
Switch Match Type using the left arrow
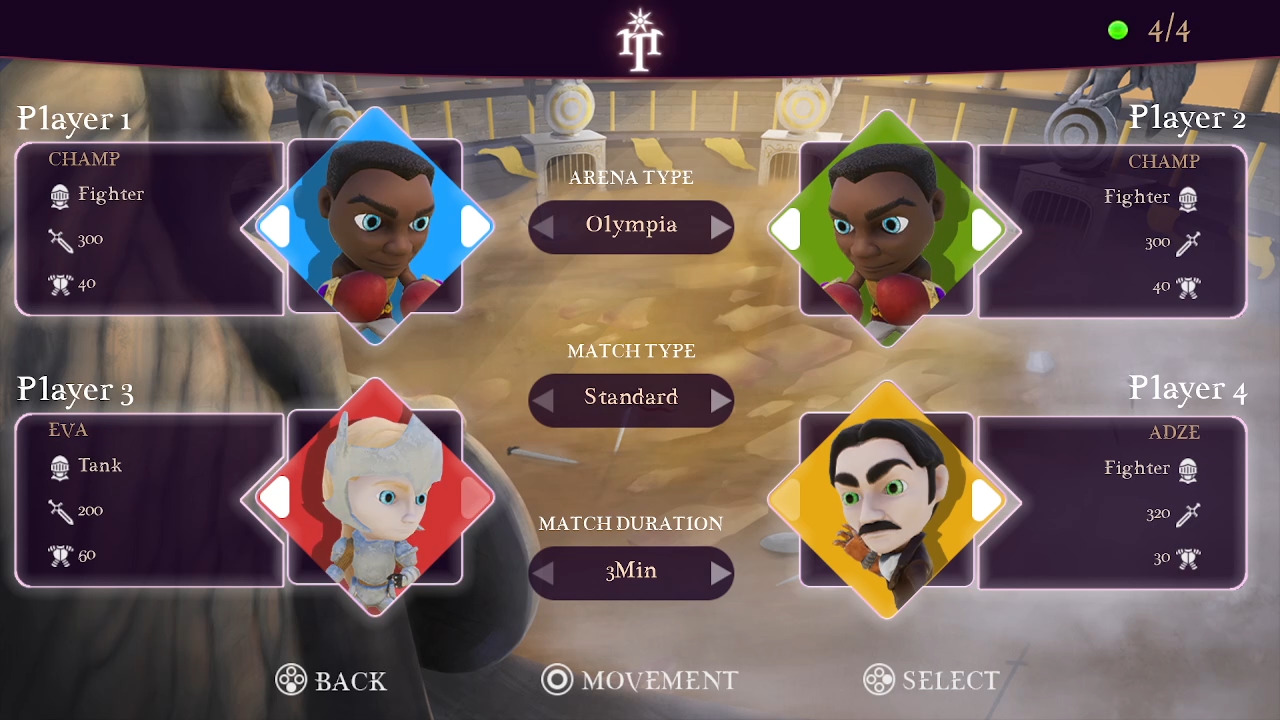(541, 399)
